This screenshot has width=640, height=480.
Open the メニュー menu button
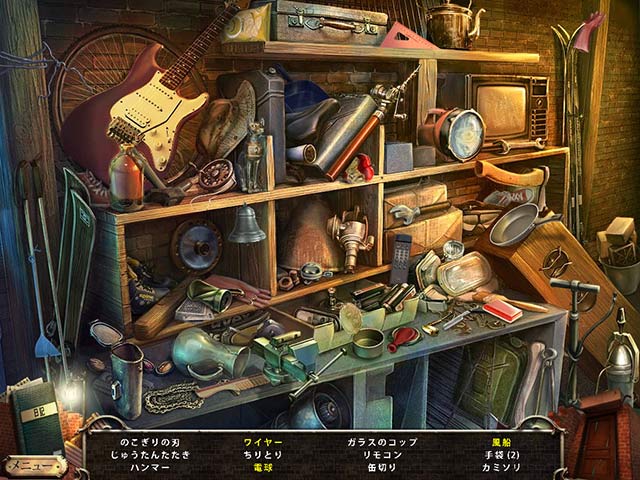coord(34,466)
